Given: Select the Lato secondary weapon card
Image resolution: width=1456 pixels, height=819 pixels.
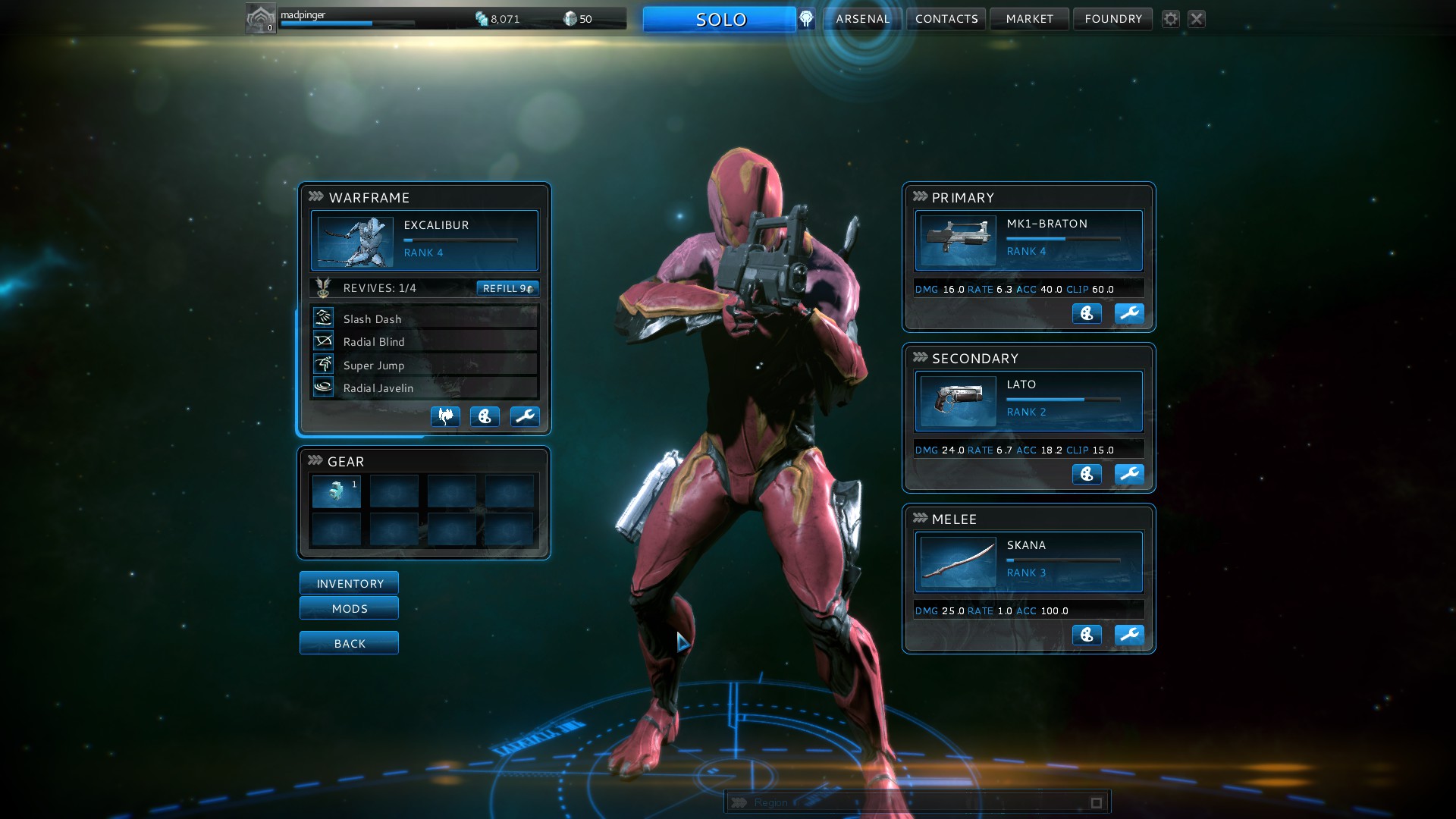Looking at the screenshot, I should click(1028, 400).
